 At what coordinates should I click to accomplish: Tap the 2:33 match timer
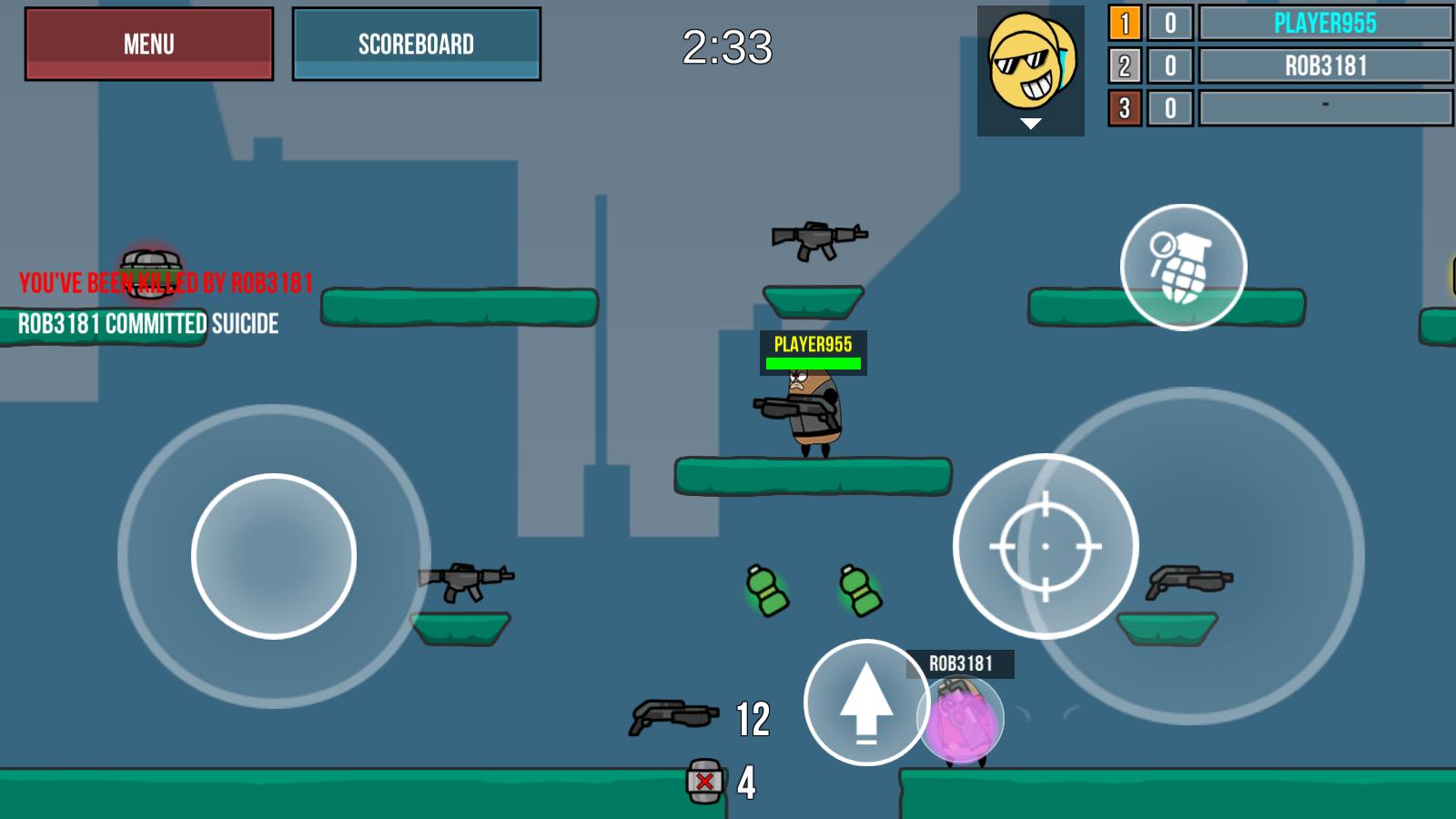coord(729,50)
